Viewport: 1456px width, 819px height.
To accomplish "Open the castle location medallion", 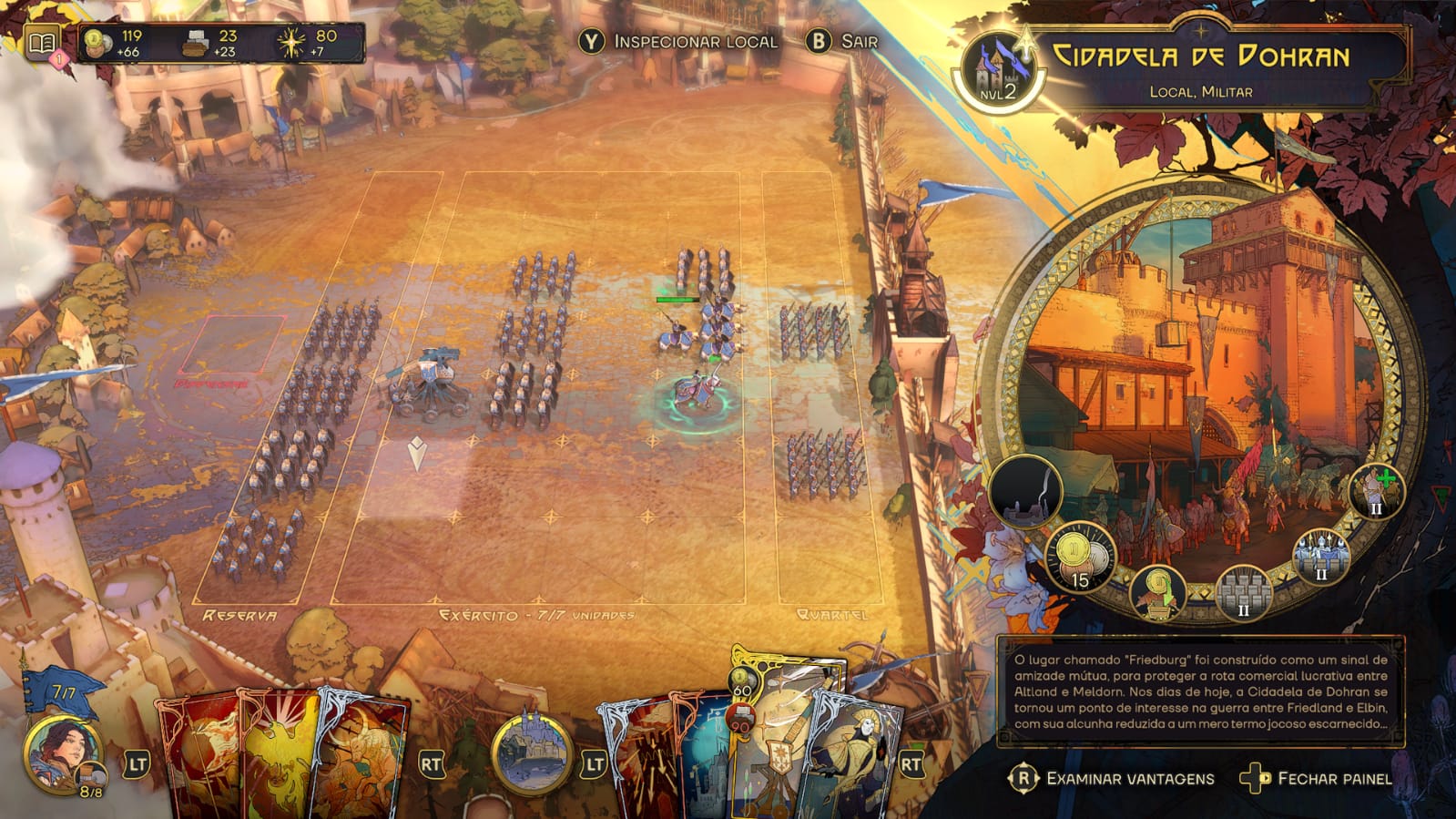I will point(532,754).
